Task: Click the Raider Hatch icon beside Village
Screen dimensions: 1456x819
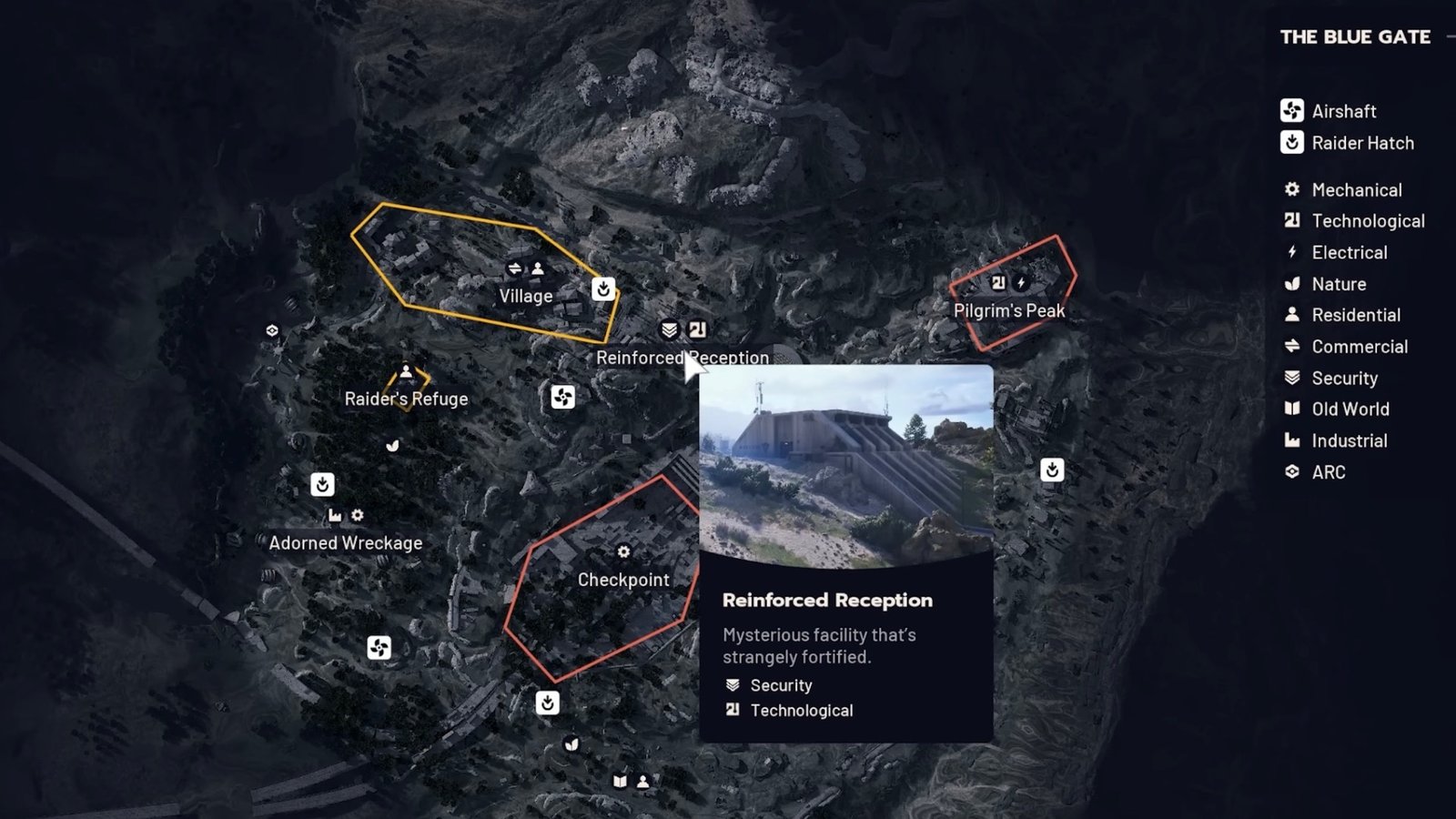Action: pyautogui.click(x=603, y=288)
